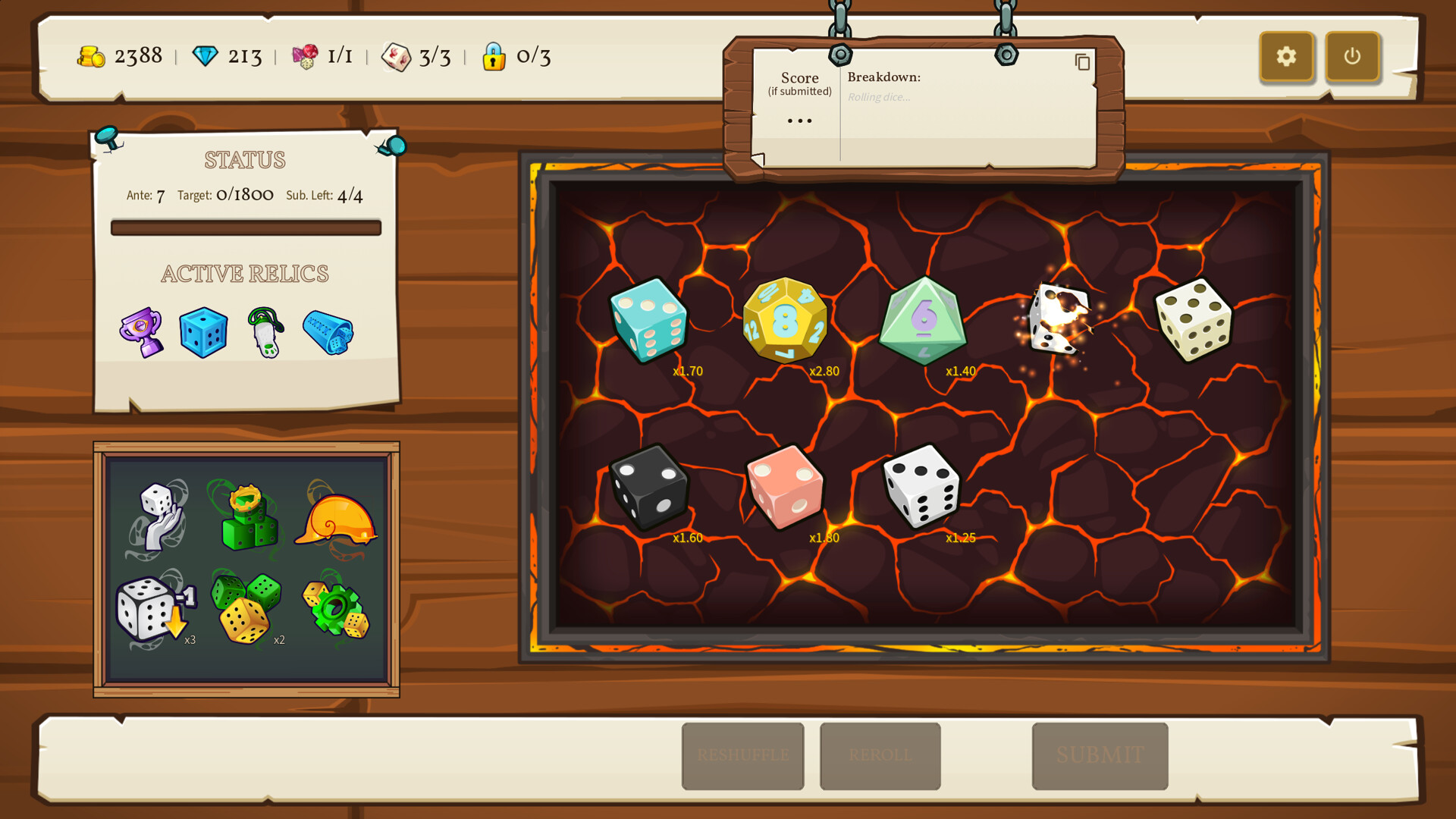Reroll the dice with Reroll button
The height and width of the screenshot is (819, 1456).
pos(880,755)
